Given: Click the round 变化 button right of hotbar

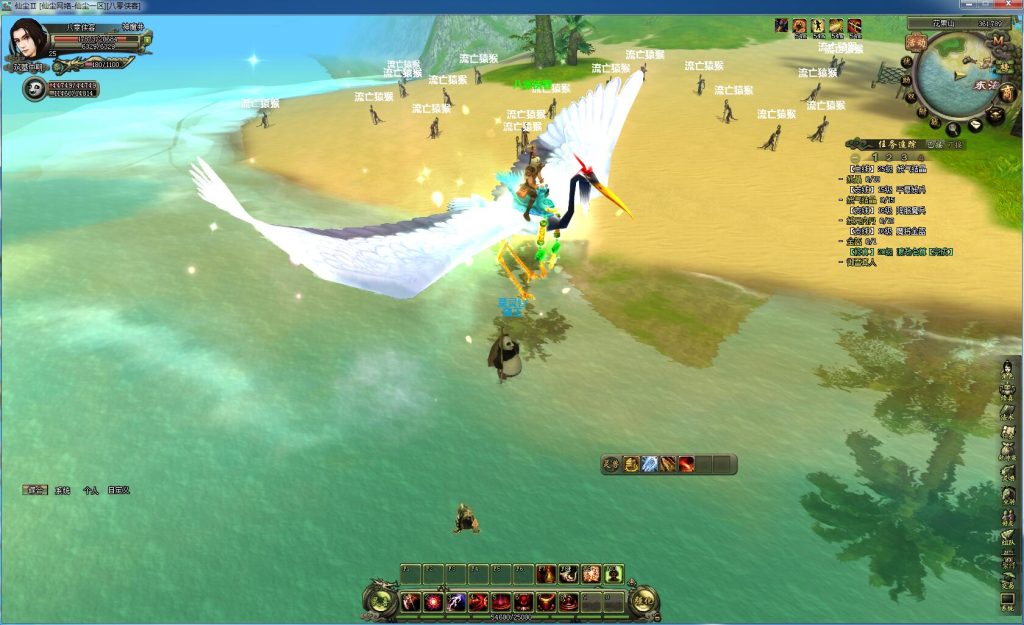Looking at the screenshot, I should pyautogui.click(x=644, y=600).
